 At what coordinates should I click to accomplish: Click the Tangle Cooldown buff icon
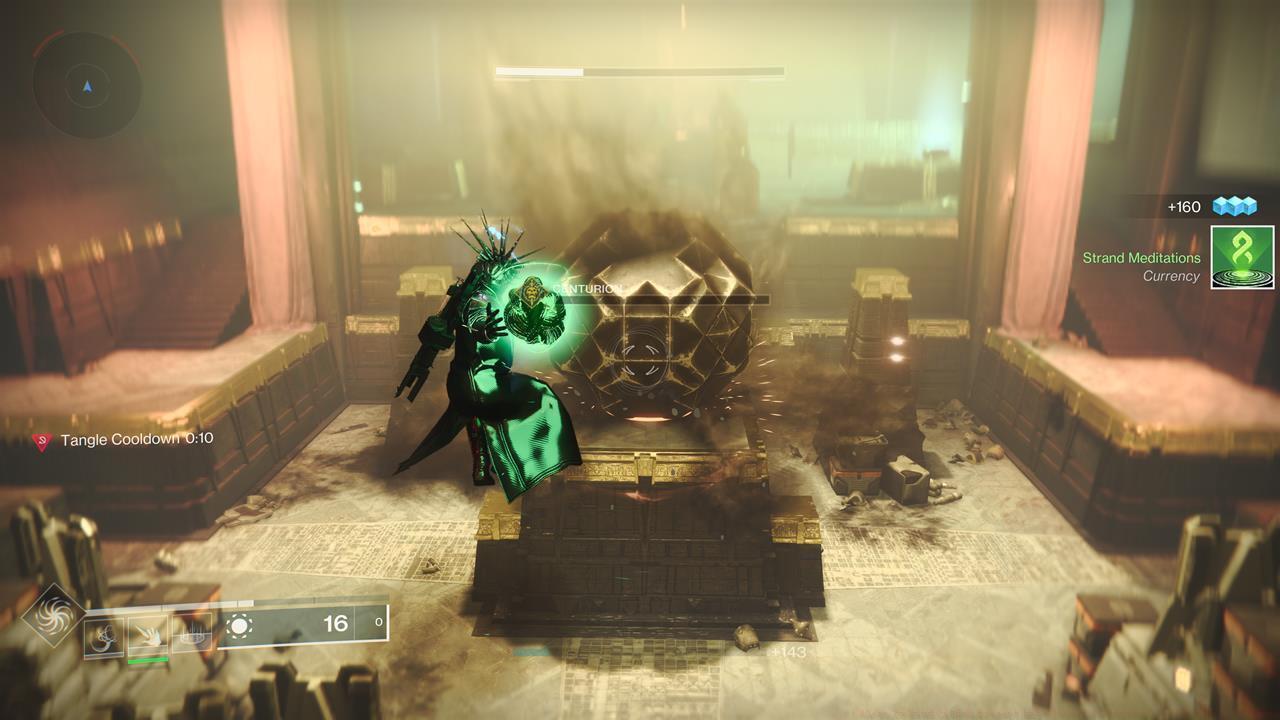pyautogui.click(x=42, y=440)
